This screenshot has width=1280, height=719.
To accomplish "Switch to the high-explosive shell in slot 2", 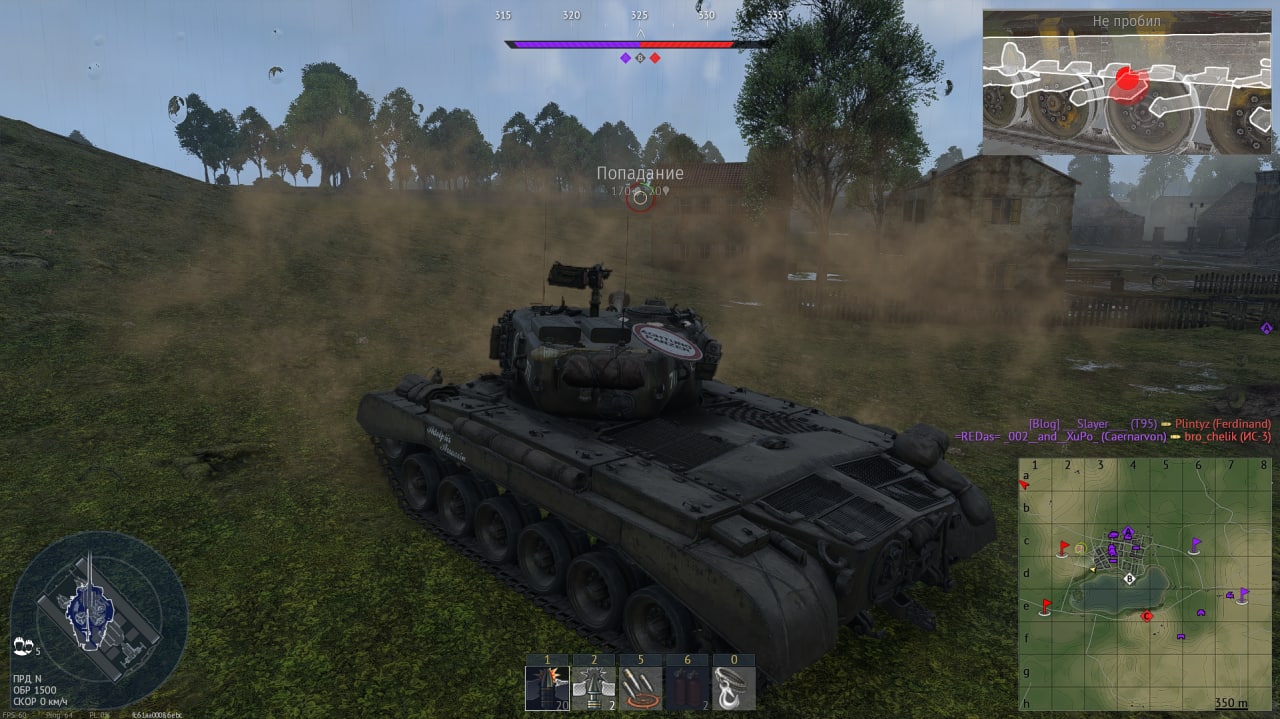I will [x=593, y=688].
